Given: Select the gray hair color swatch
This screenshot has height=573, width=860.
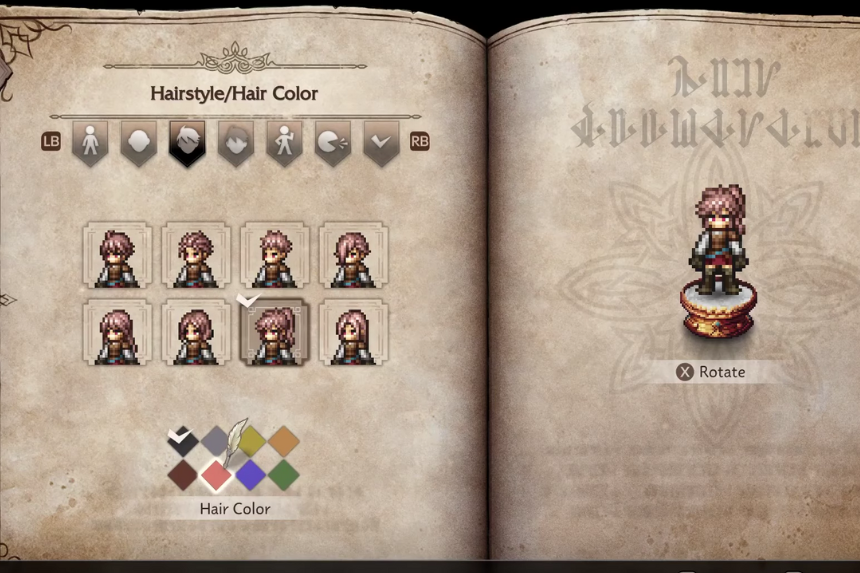Looking at the screenshot, I should 216,441.
